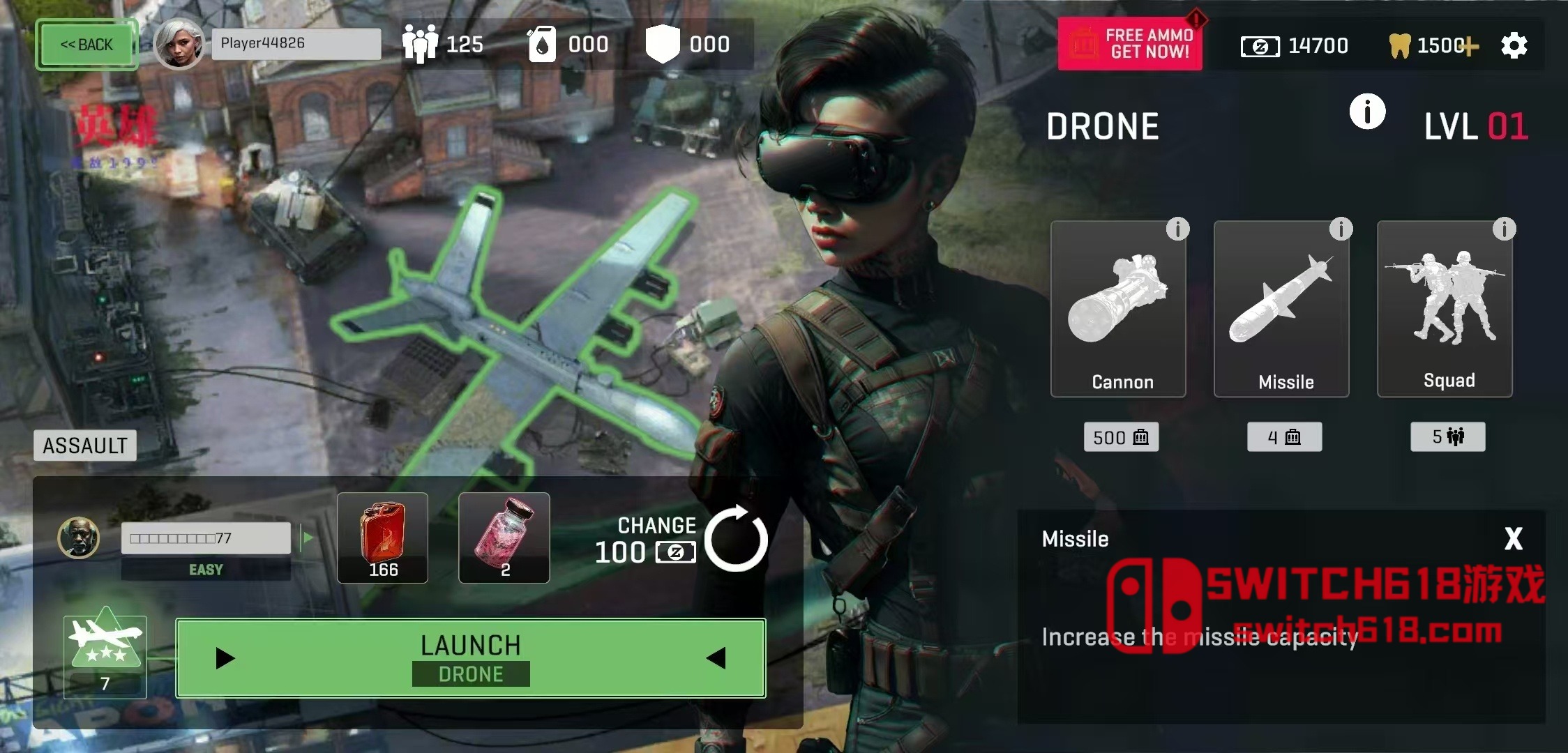The height and width of the screenshot is (753, 1568).
Task: Pick the Squad upgrade card
Action: (1445, 309)
